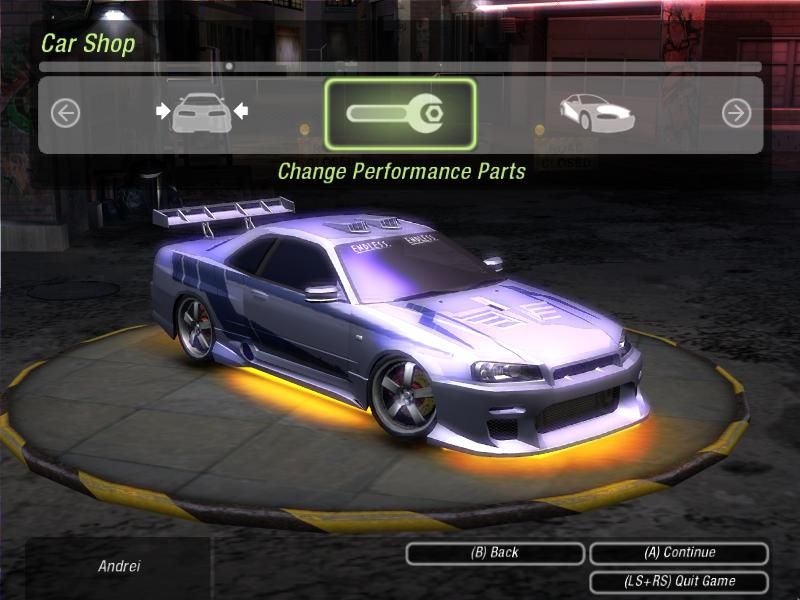
Task: Choose the car with inward arrows icon
Action: [202, 112]
